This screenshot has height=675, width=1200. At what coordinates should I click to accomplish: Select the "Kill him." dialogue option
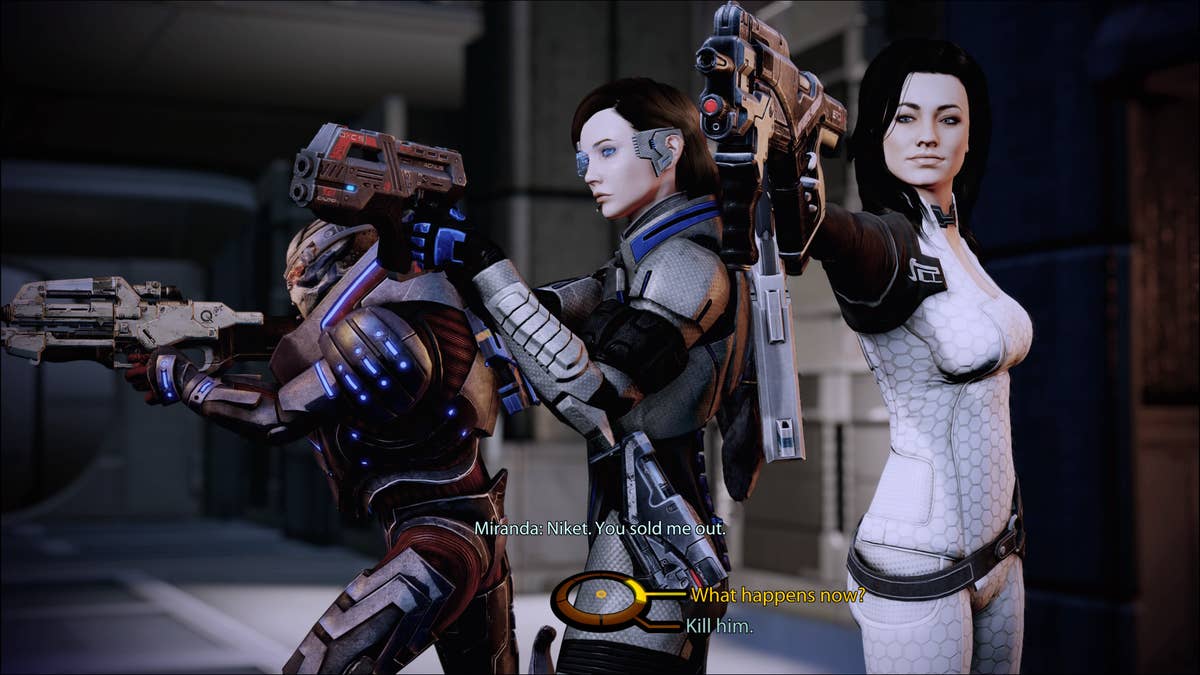pyautogui.click(x=719, y=626)
